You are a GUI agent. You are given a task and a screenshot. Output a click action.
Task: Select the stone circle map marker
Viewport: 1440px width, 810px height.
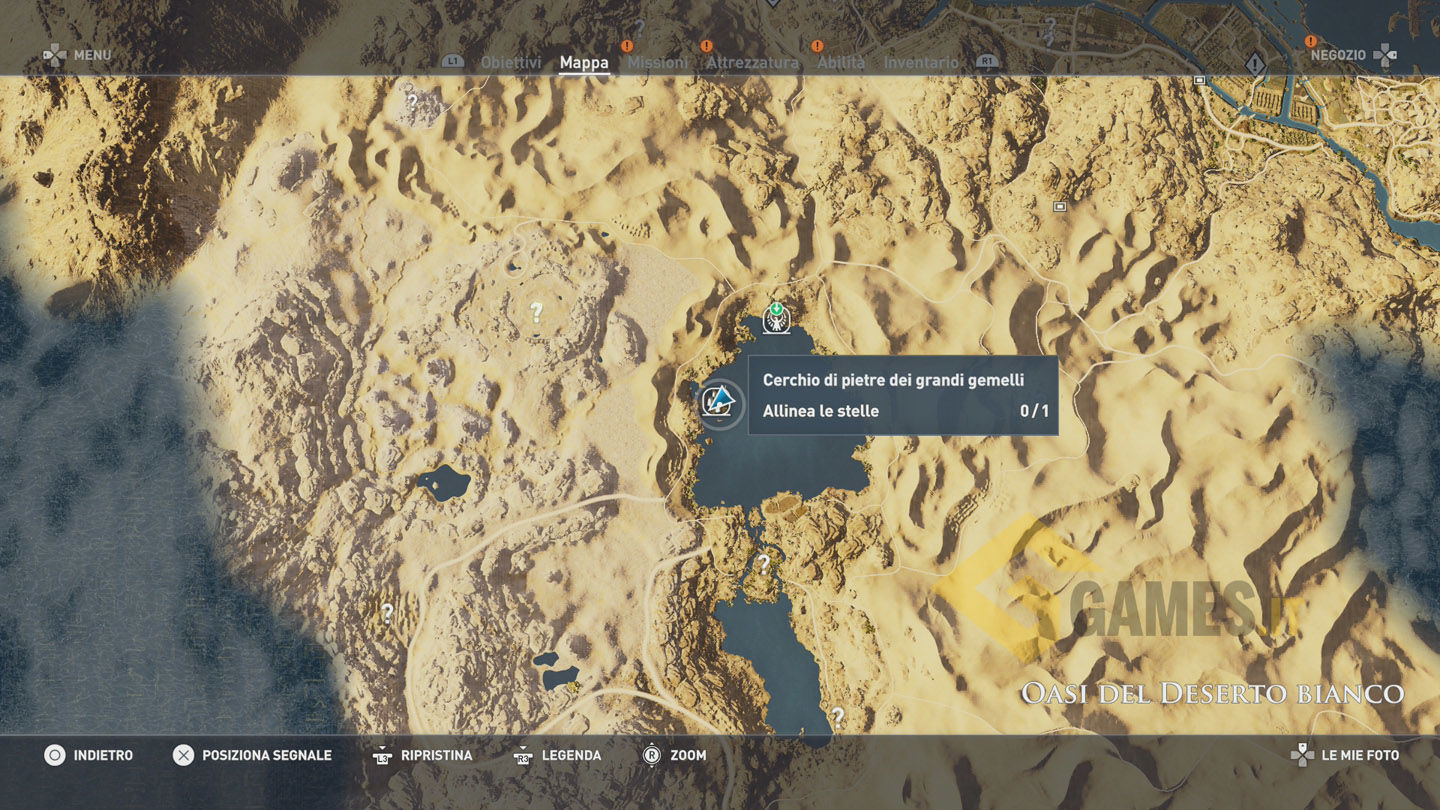(x=719, y=404)
